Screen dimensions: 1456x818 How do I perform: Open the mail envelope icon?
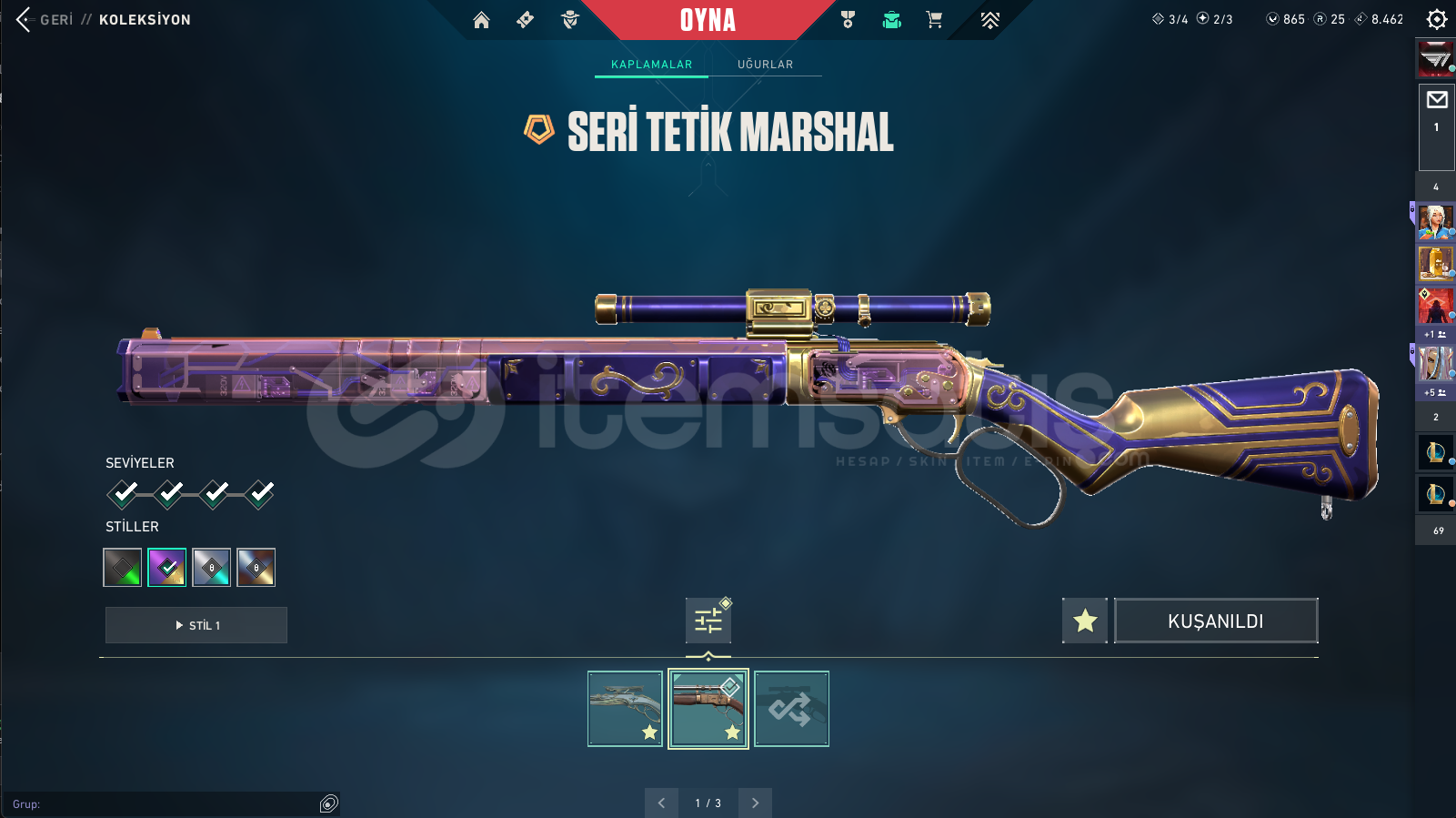pos(1437,100)
